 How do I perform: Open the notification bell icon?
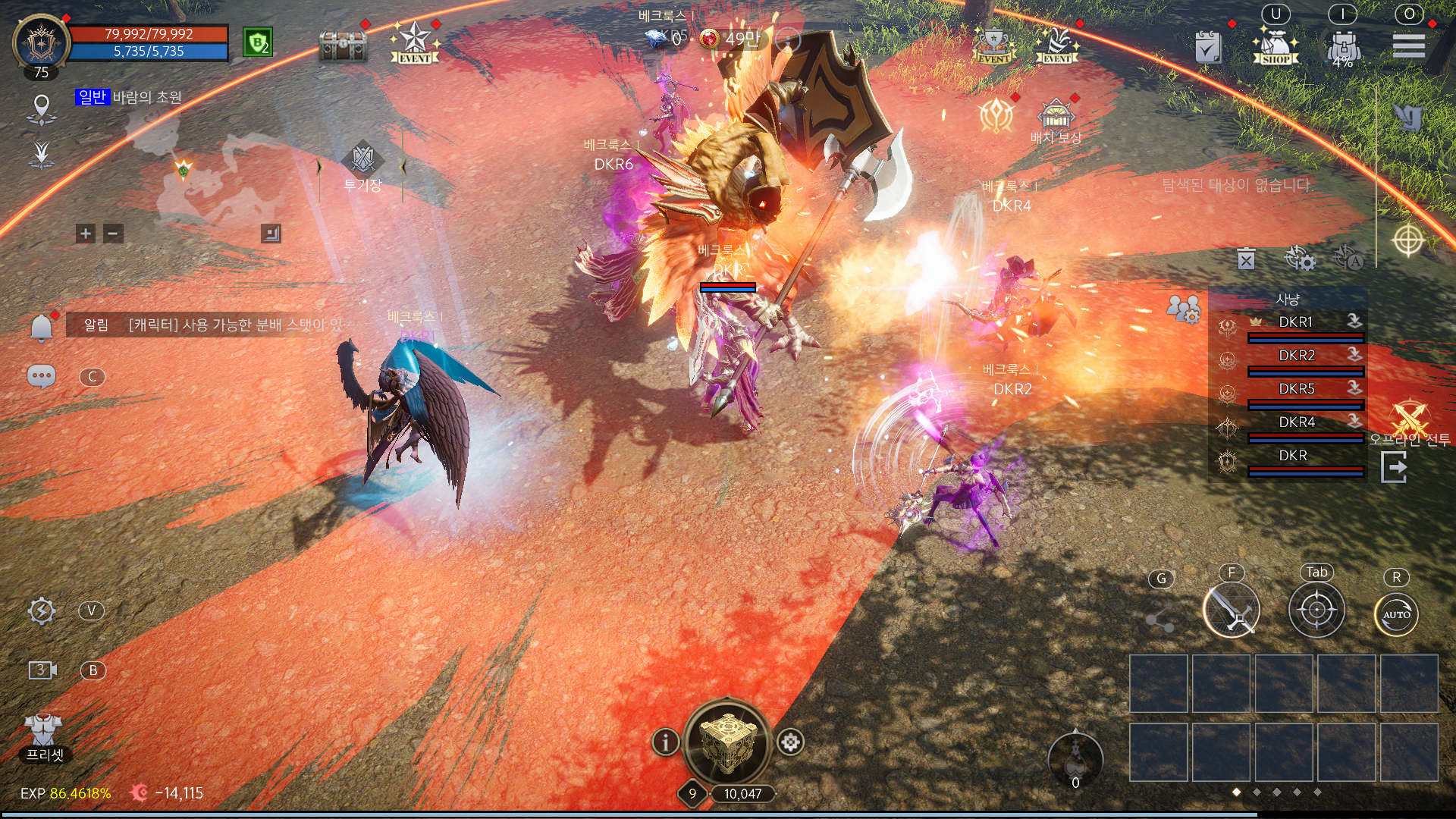pos(42,327)
